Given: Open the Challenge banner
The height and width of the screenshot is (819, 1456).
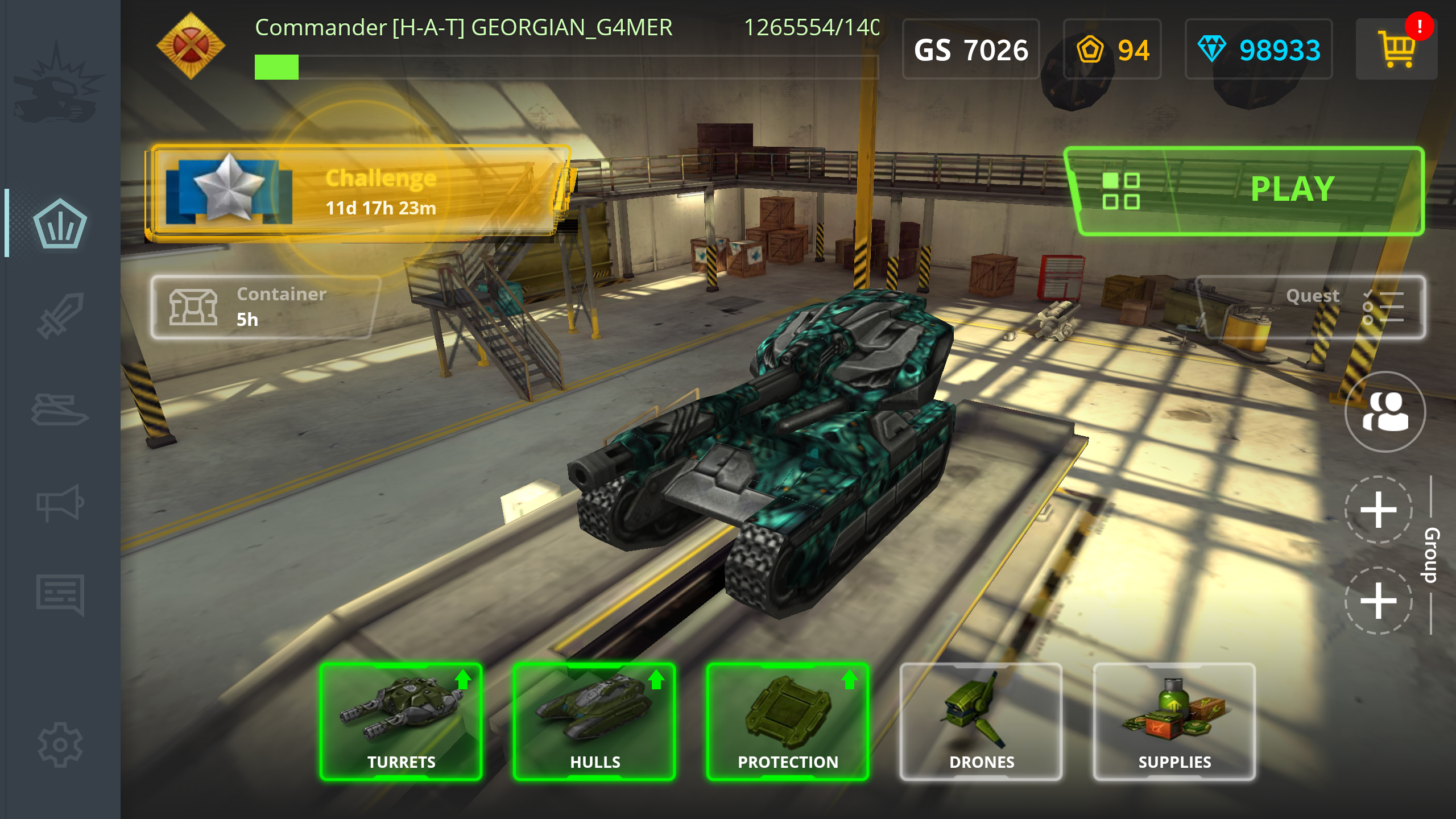Looking at the screenshot, I should pos(358,192).
